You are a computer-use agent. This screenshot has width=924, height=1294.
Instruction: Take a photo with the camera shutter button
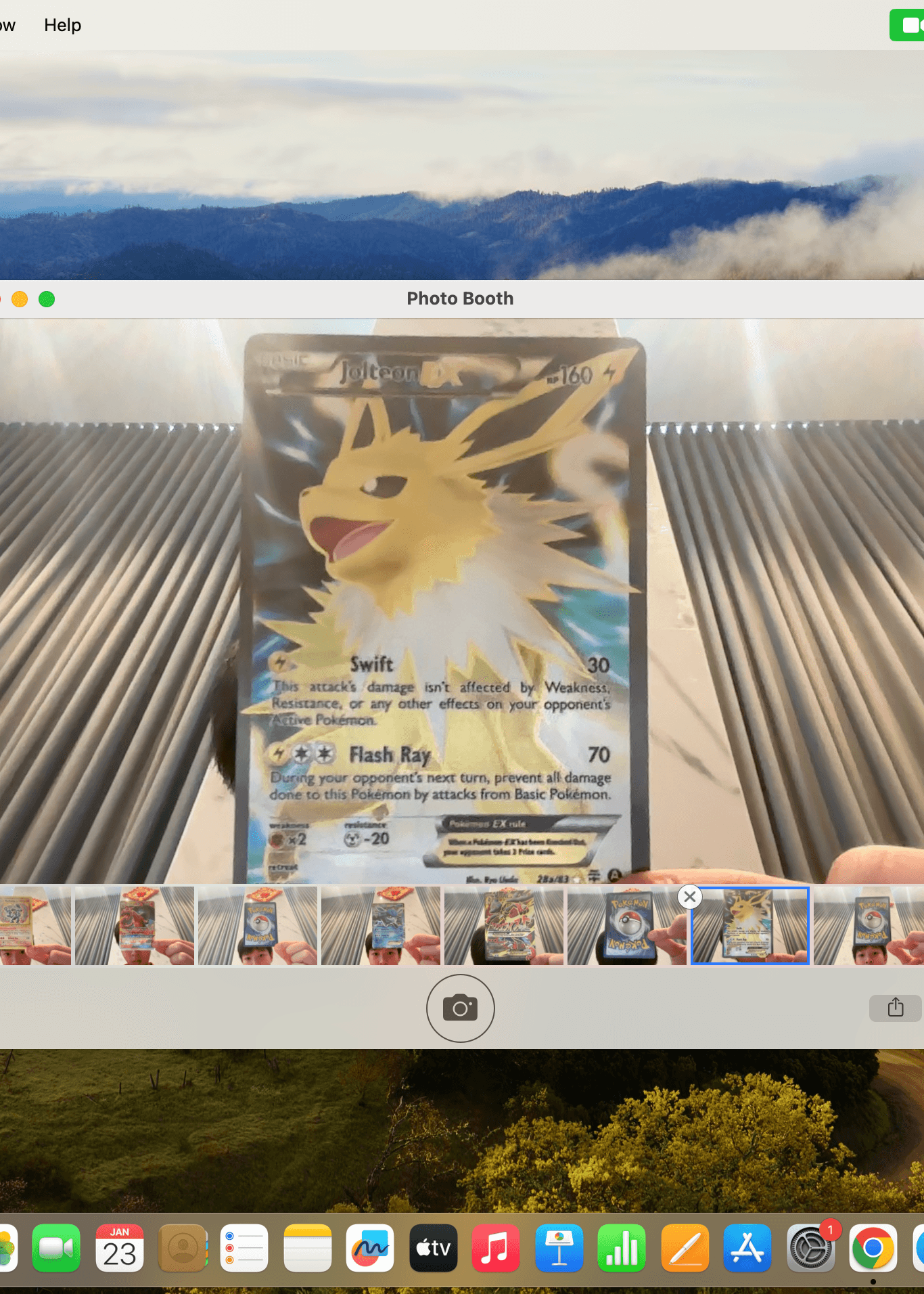pyautogui.click(x=460, y=1008)
